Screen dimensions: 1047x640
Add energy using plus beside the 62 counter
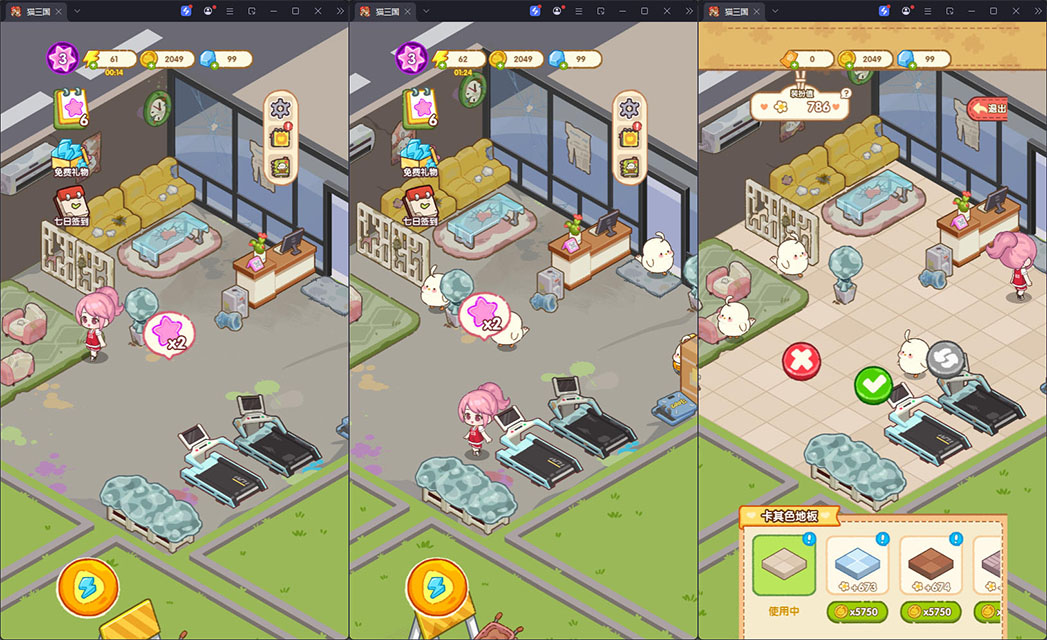(442, 65)
